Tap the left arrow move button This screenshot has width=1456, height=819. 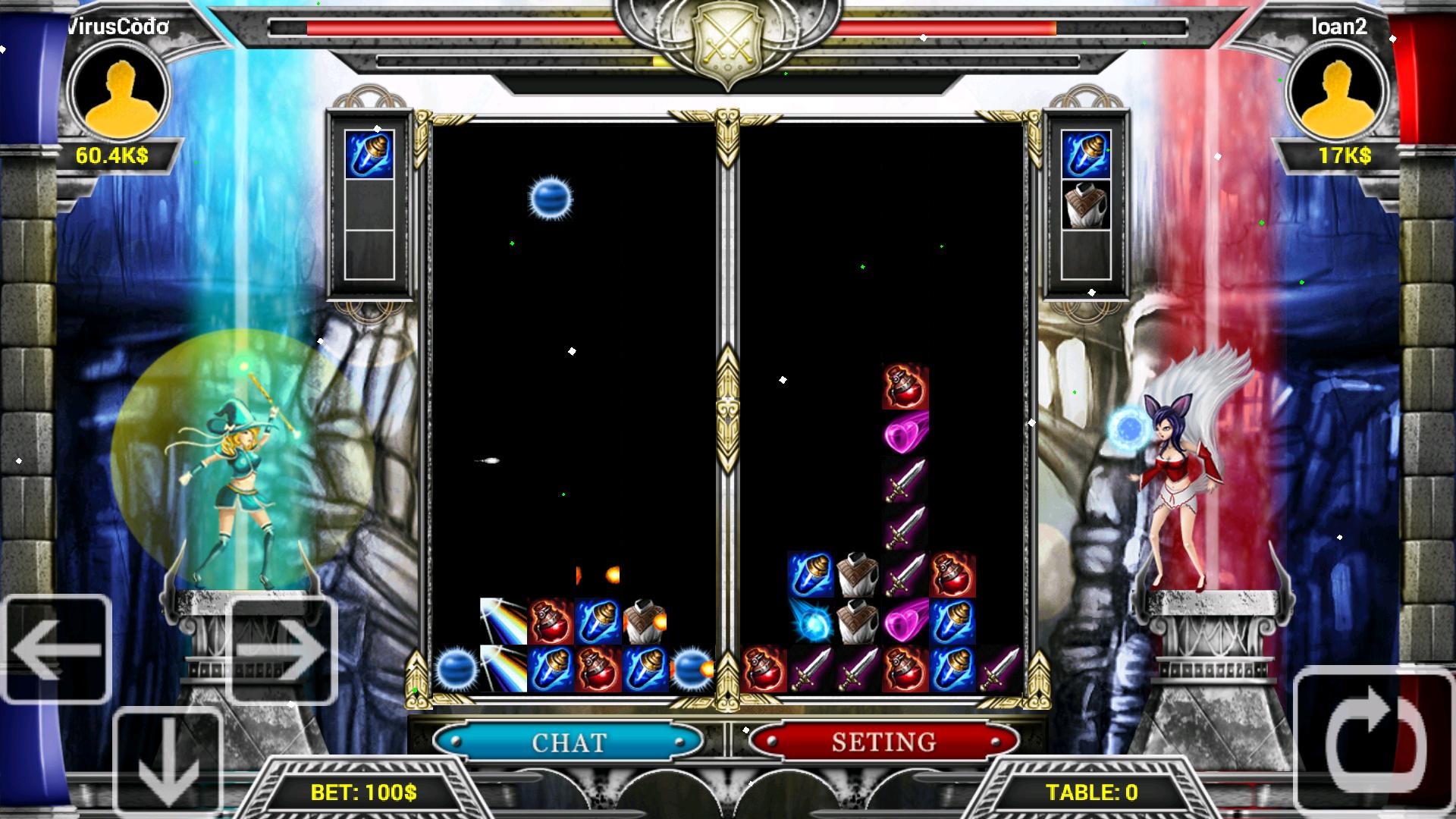pyautogui.click(x=57, y=649)
